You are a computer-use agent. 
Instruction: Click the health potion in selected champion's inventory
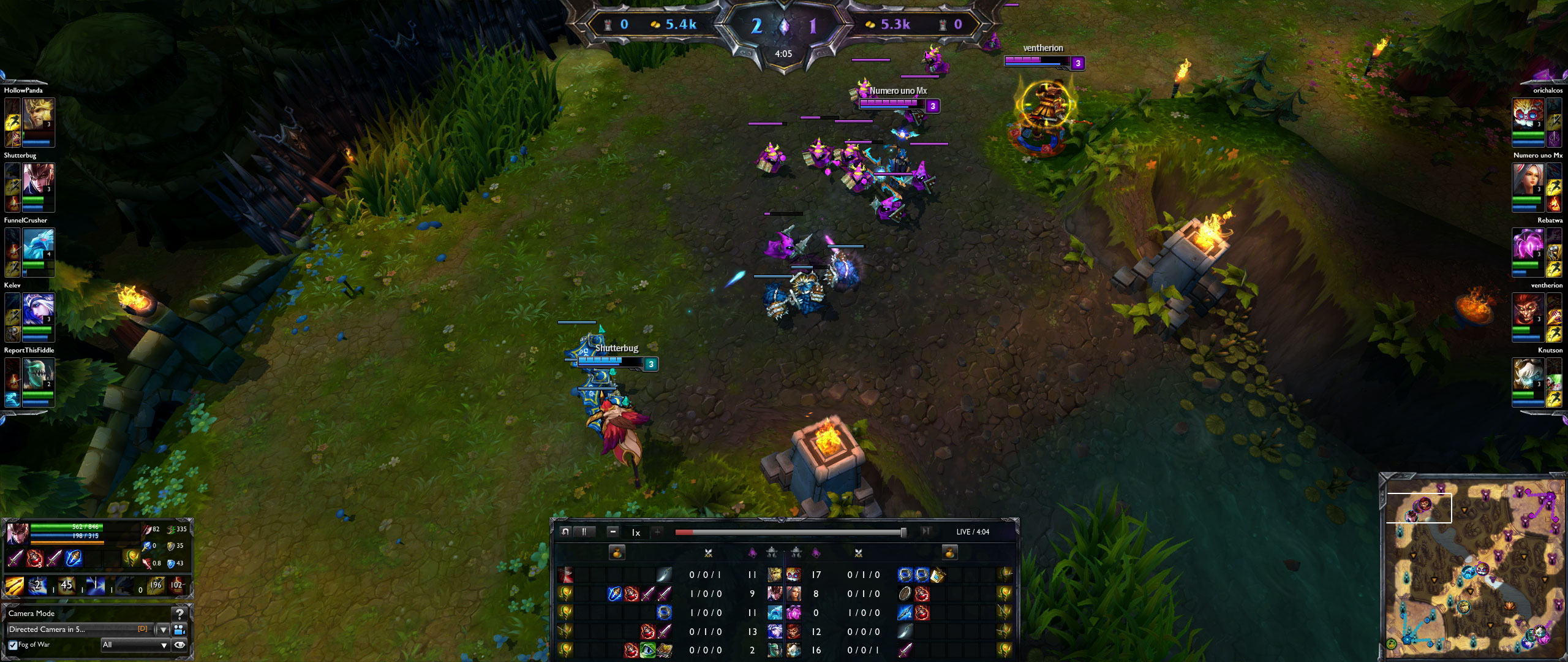(x=34, y=558)
